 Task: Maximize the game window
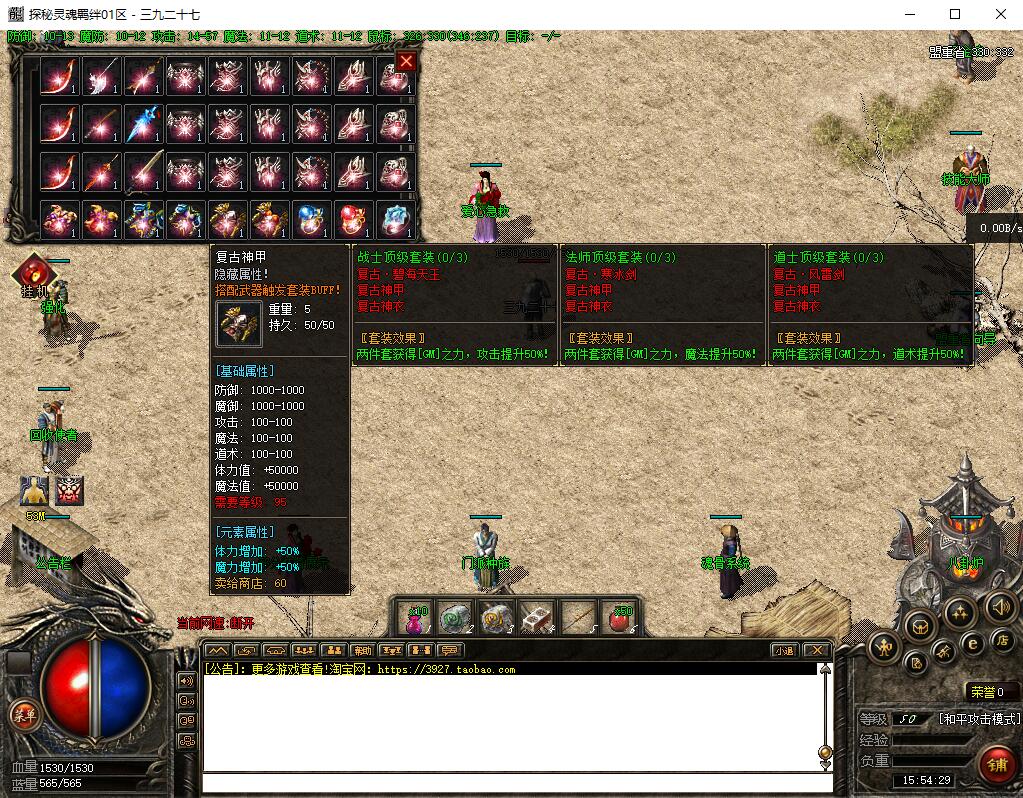[x=954, y=14]
